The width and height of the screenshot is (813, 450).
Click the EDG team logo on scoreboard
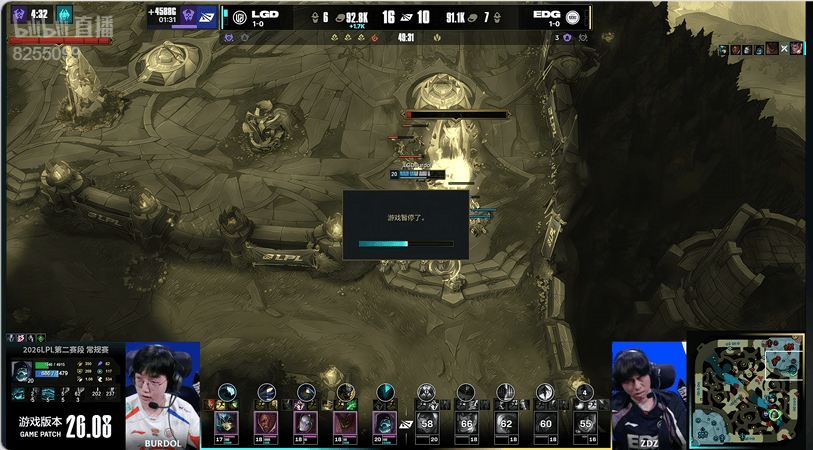point(572,17)
